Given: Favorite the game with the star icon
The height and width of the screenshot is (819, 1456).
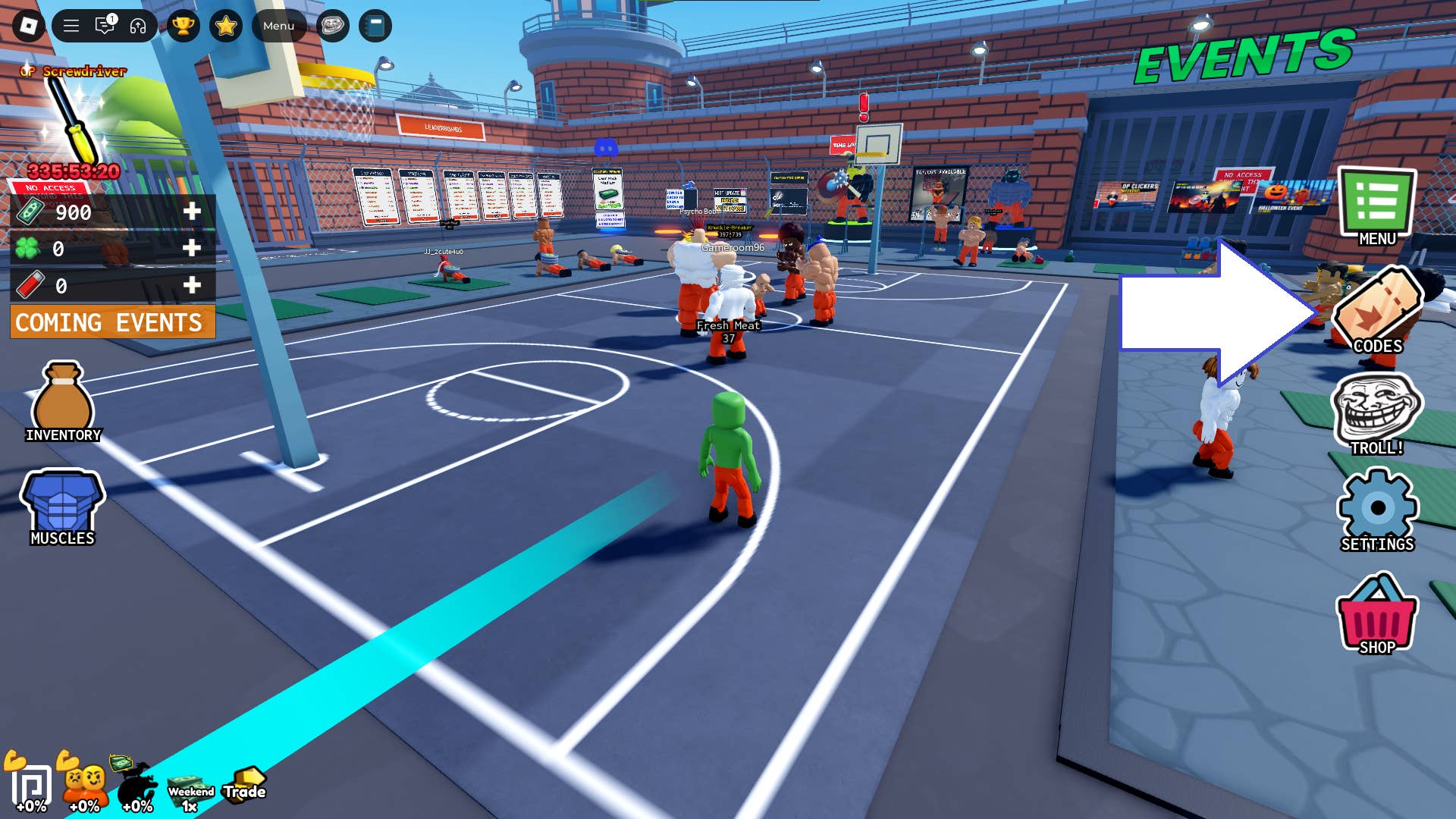Looking at the screenshot, I should pyautogui.click(x=225, y=25).
